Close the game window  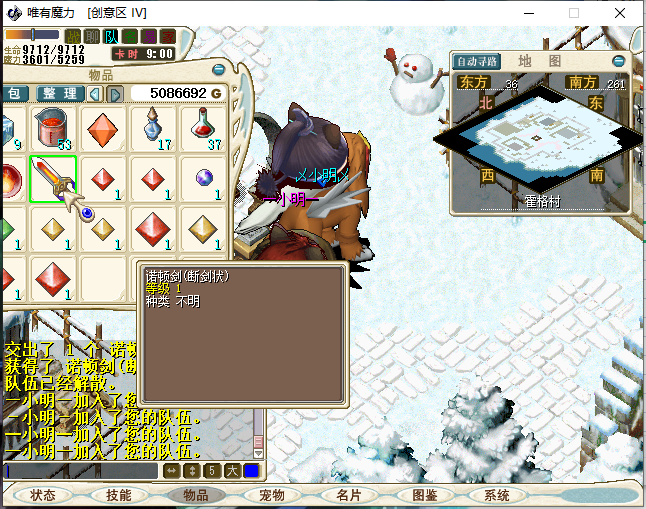[620, 12]
